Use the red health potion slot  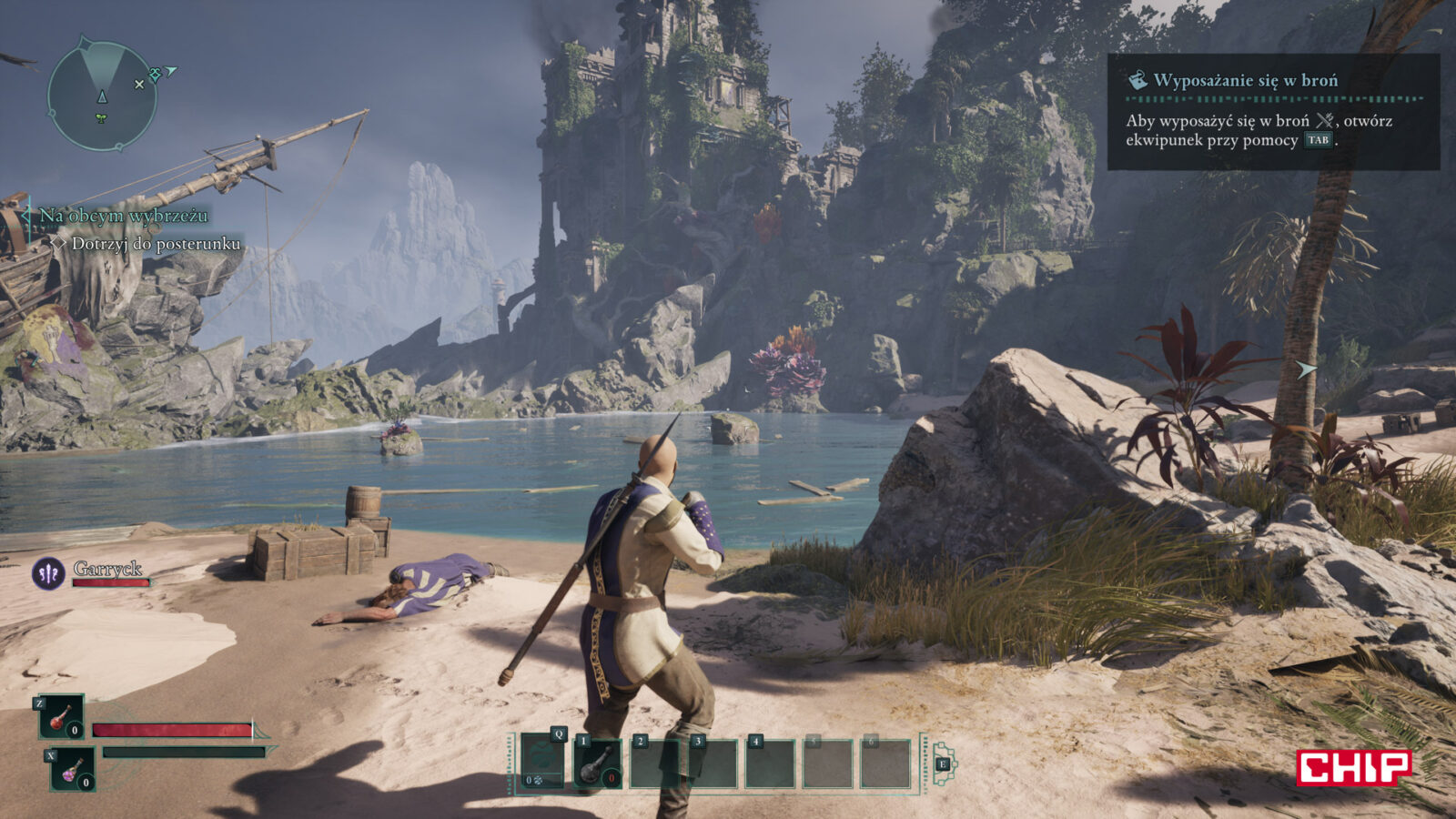61,717
